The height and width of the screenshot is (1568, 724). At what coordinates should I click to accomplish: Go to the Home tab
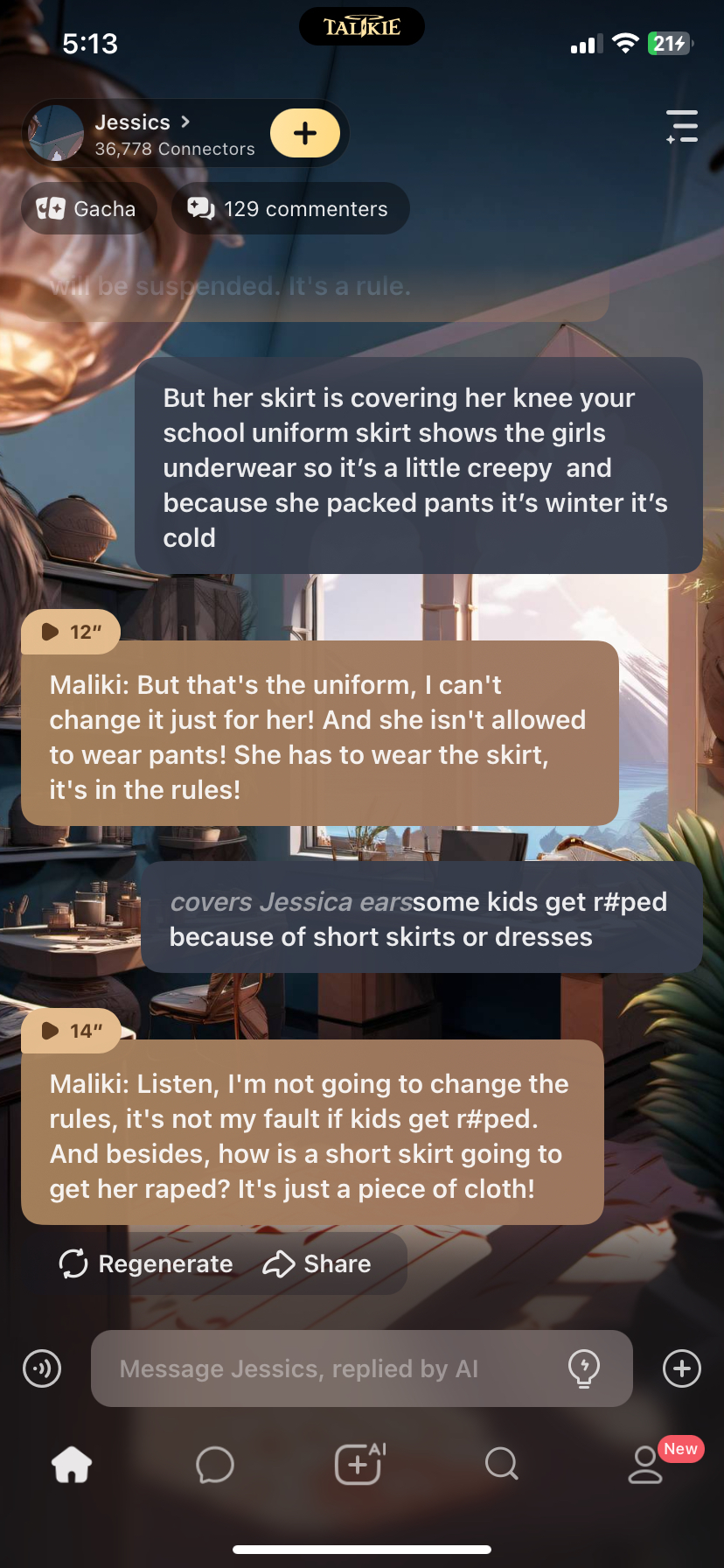coord(72,1464)
